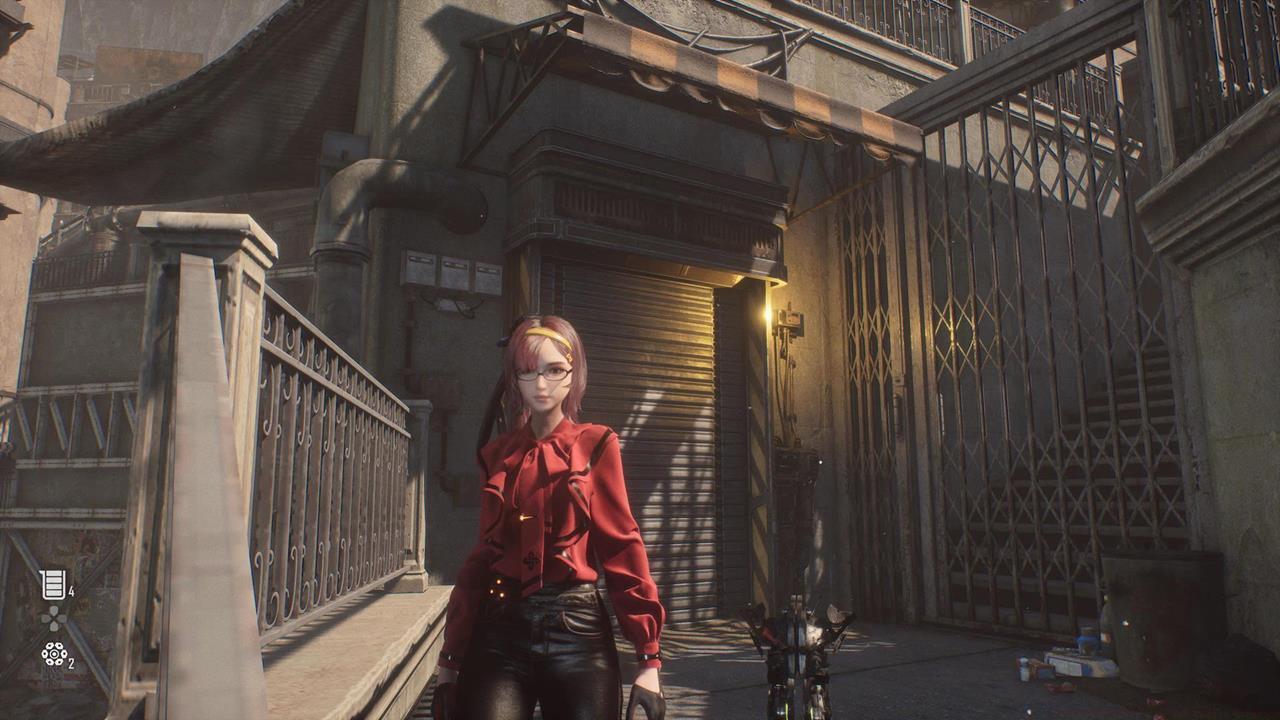Viewport: 1280px width, 720px height.
Task: Select the beaker item icon
Action: [x=52, y=584]
